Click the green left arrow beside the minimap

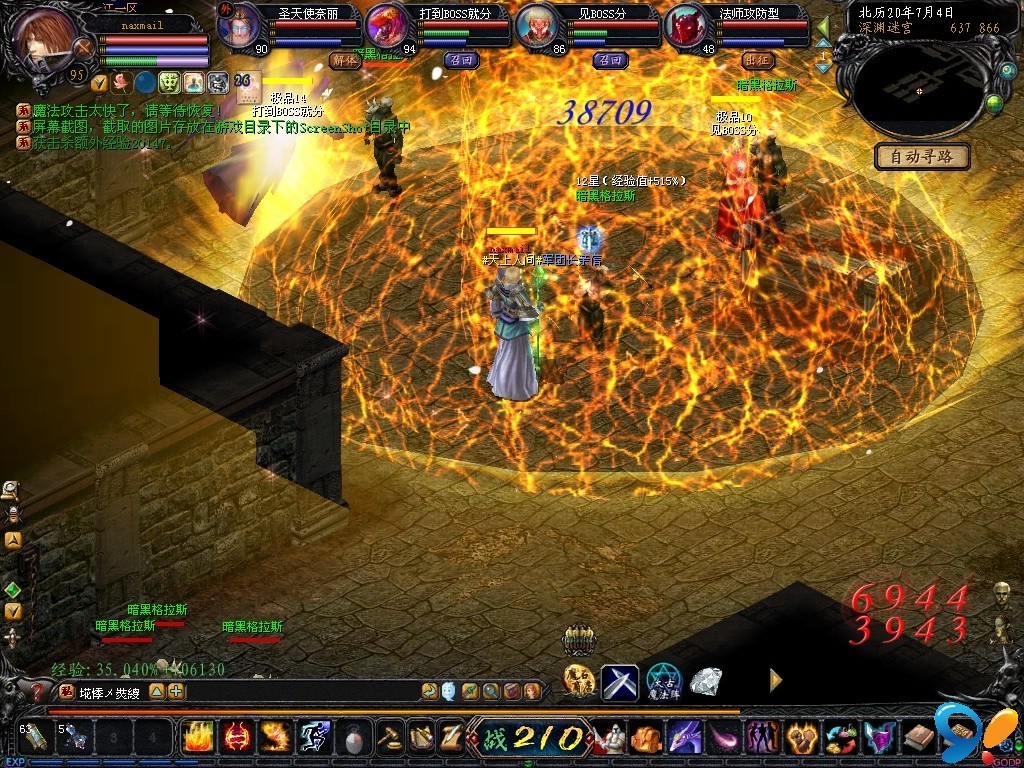coord(823,26)
